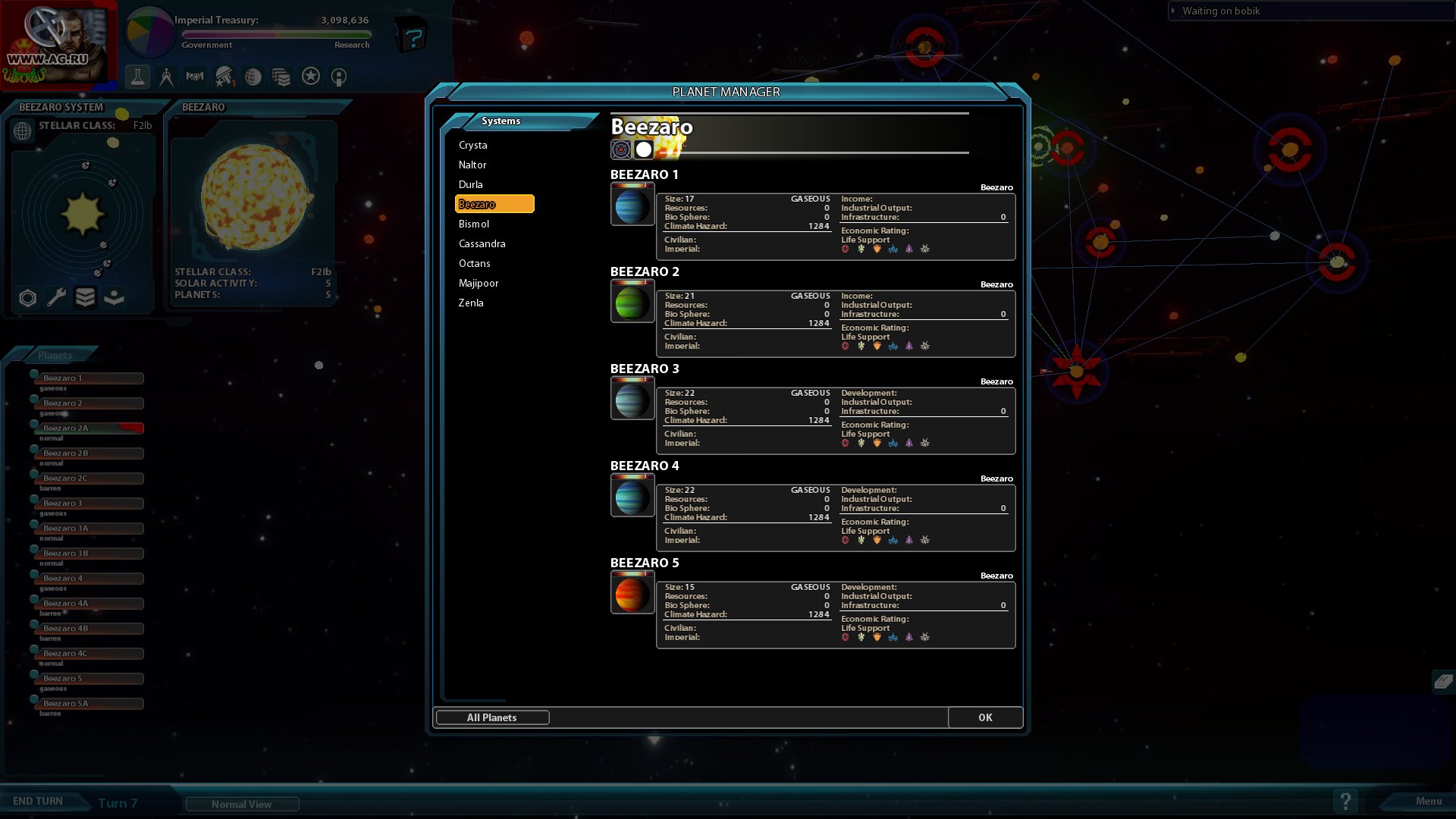Viewport: 1456px width, 819px height.
Task: Select the green Beezaro 2 planet thumbnail
Action: click(632, 302)
